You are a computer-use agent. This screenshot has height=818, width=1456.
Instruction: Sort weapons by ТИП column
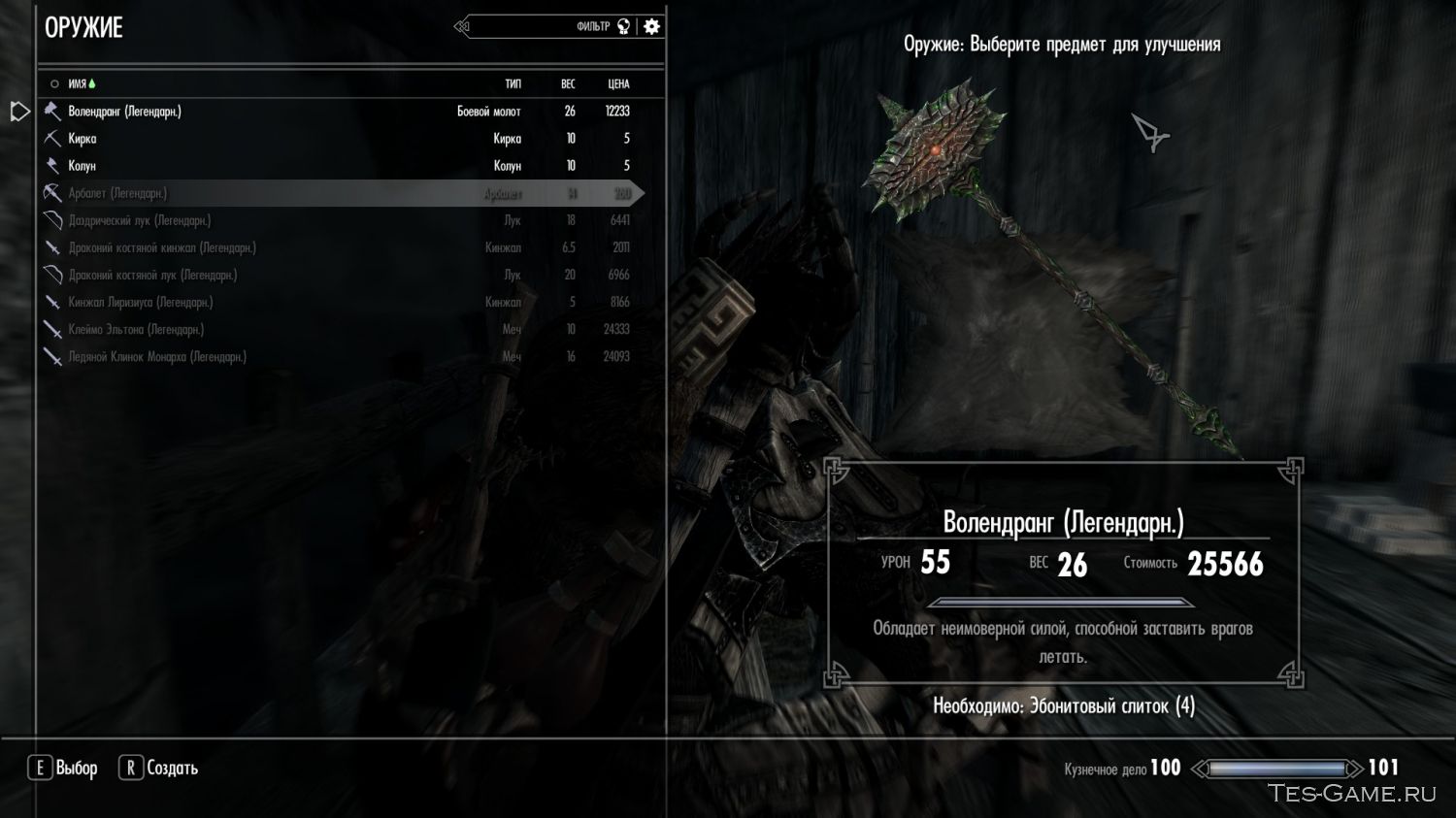[513, 84]
